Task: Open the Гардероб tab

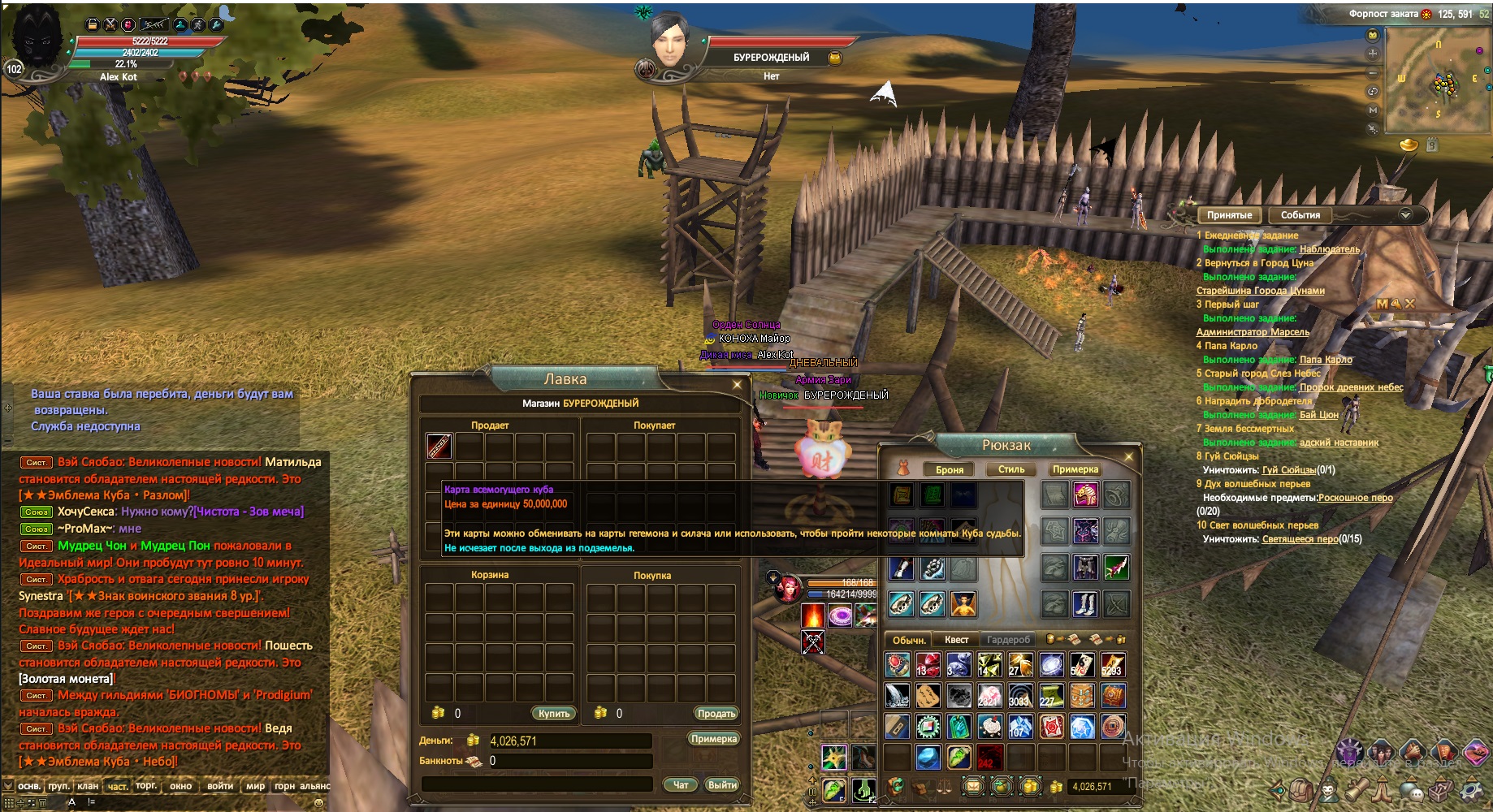Action: point(1008,640)
